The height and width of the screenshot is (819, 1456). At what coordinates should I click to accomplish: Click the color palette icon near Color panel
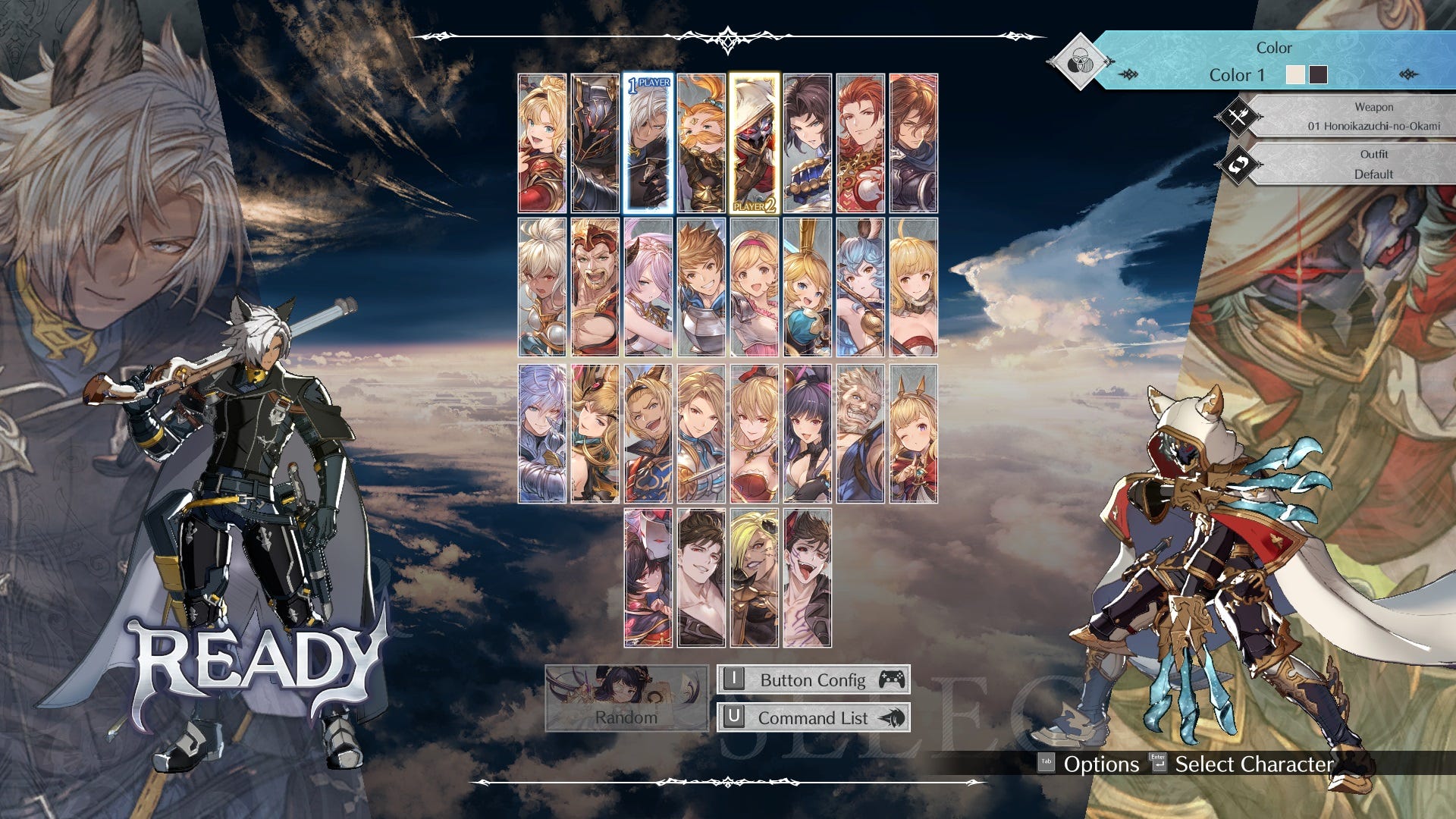point(1080,61)
